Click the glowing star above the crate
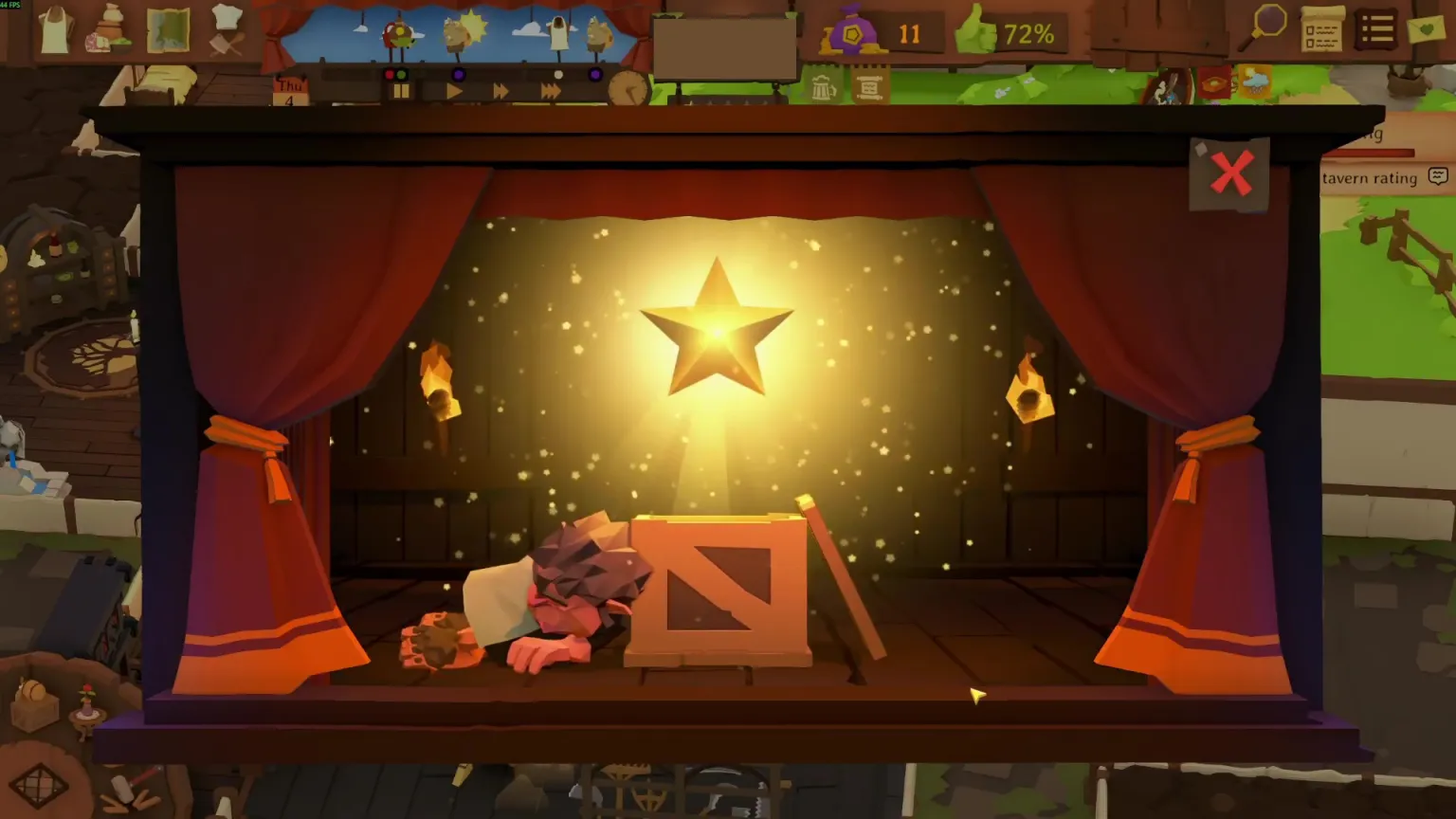This screenshot has width=1456, height=819. tap(716, 332)
